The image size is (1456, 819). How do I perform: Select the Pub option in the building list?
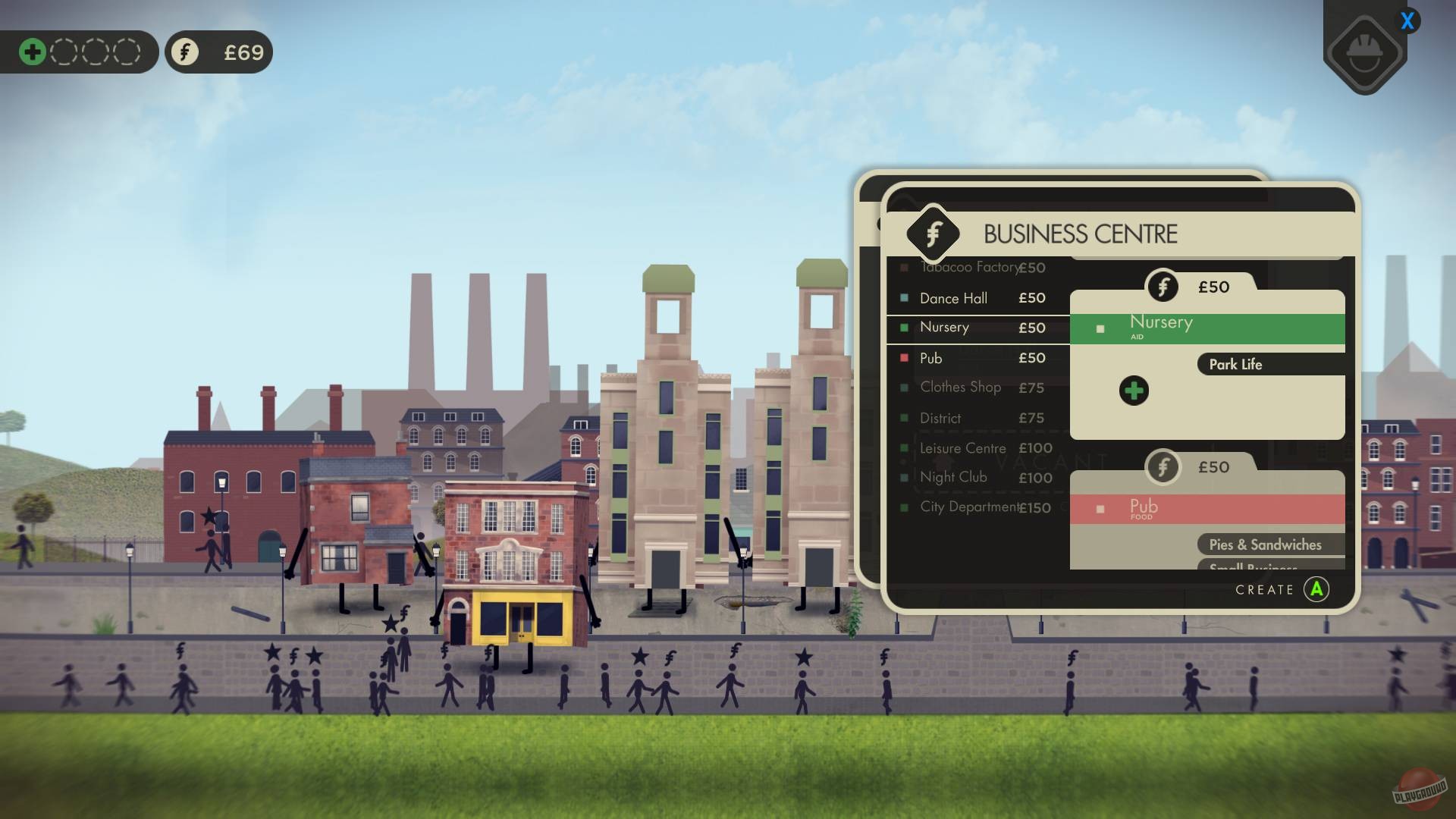[930, 358]
